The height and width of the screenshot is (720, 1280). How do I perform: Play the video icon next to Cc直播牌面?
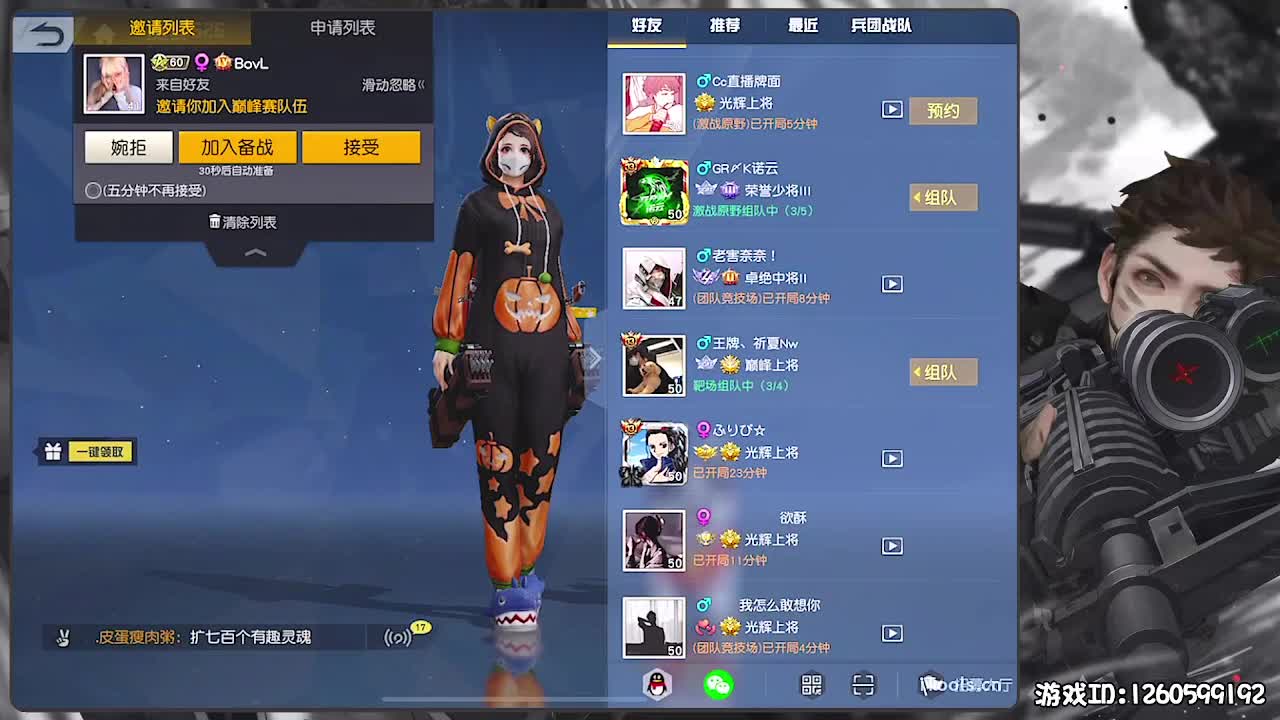(x=892, y=110)
